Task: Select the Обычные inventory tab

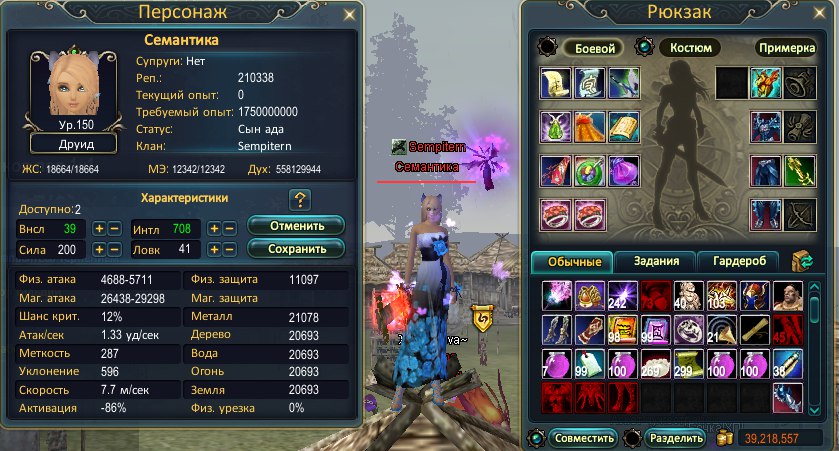Action: (574, 262)
